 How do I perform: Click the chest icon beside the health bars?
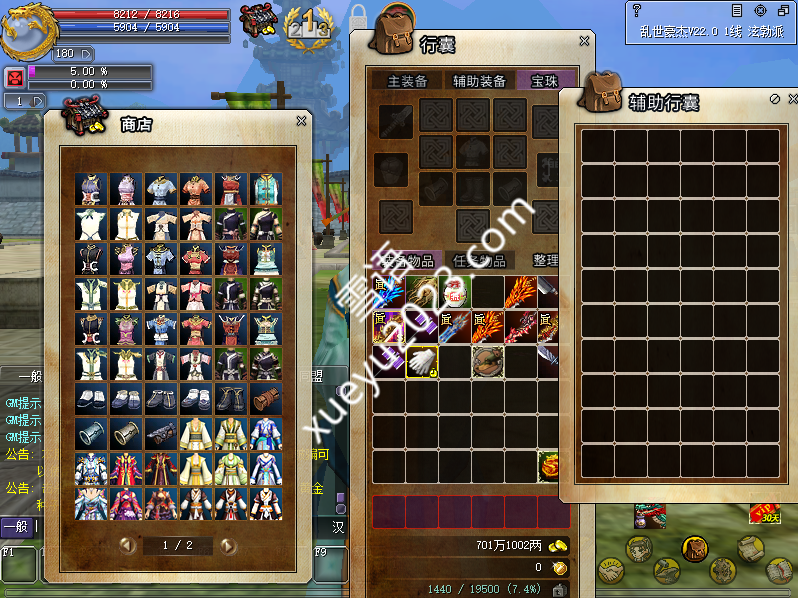(x=261, y=21)
